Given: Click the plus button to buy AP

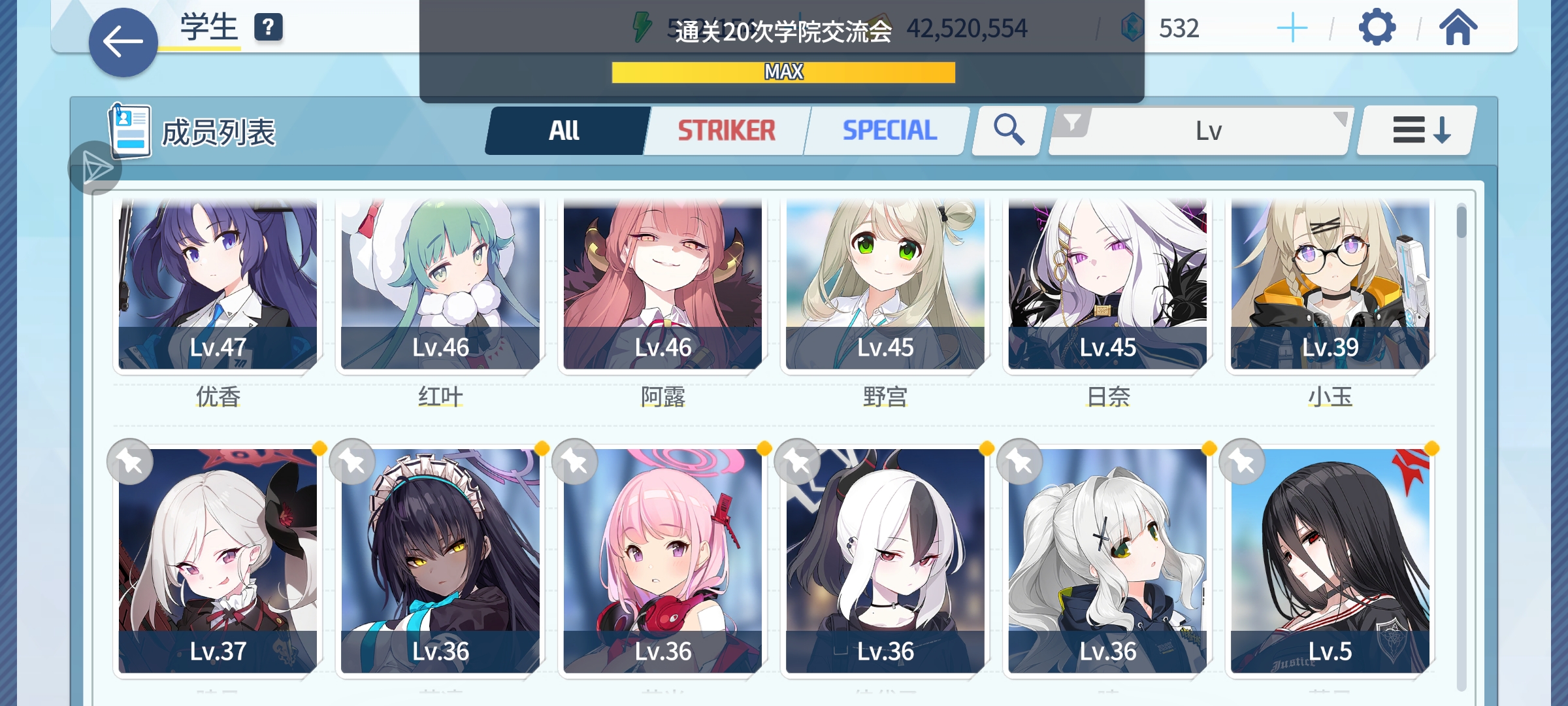Looking at the screenshot, I should [x=1294, y=29].
